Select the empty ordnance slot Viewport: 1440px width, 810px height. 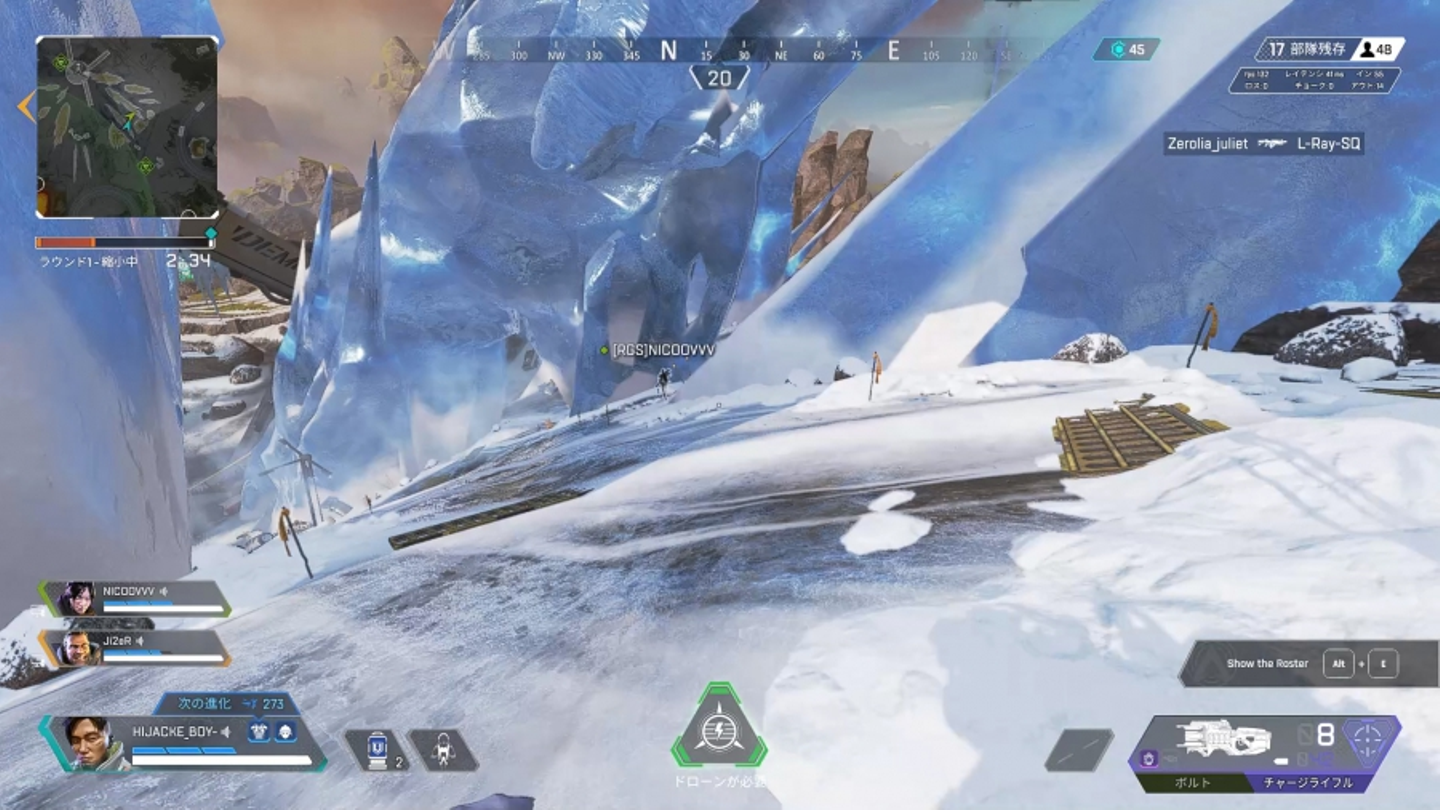point(1080,750)
